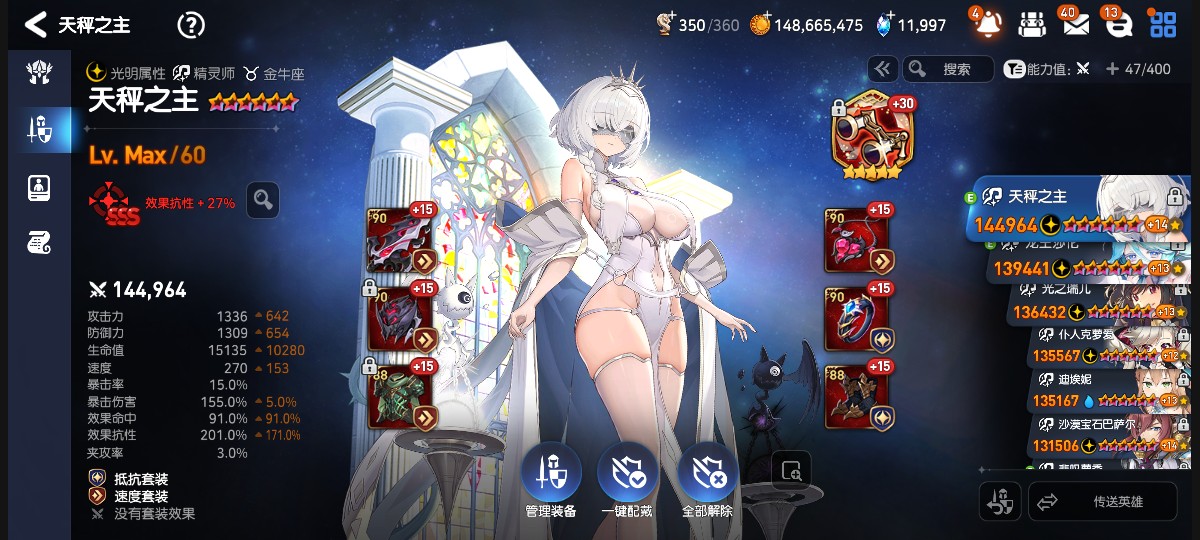Select the equipped necklace slot
1200x540 pixels.
coord(857,241)
